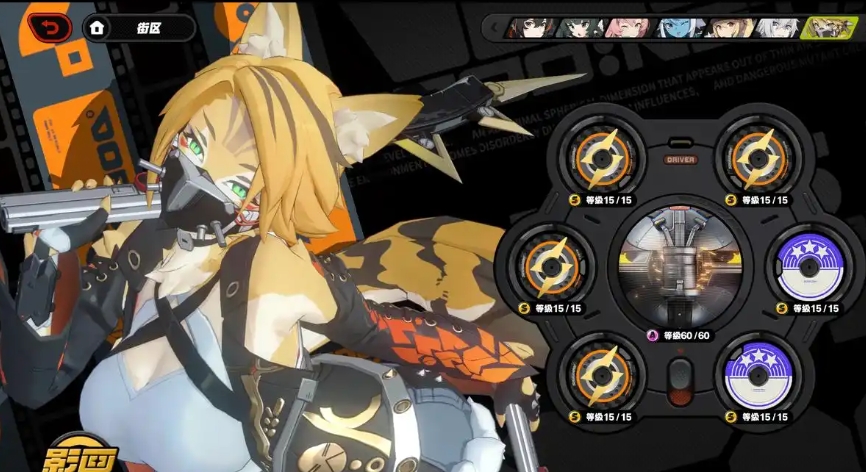Select the middle-right purple star disc slot
866x472 pixels.
(x=811, y=266)
